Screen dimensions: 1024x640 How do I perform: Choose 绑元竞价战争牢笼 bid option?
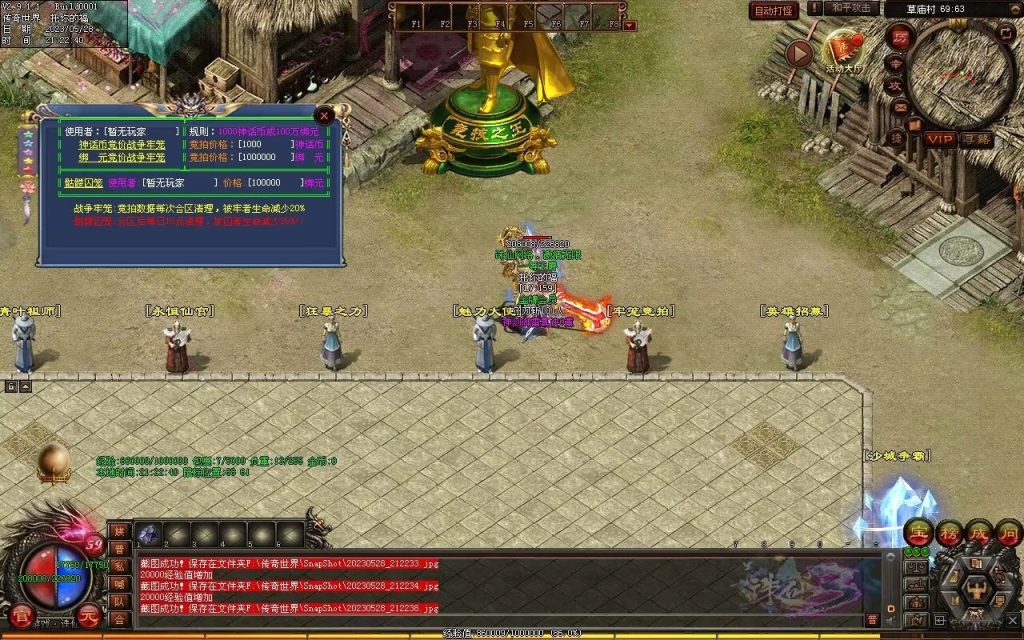[x=123, y=157]
